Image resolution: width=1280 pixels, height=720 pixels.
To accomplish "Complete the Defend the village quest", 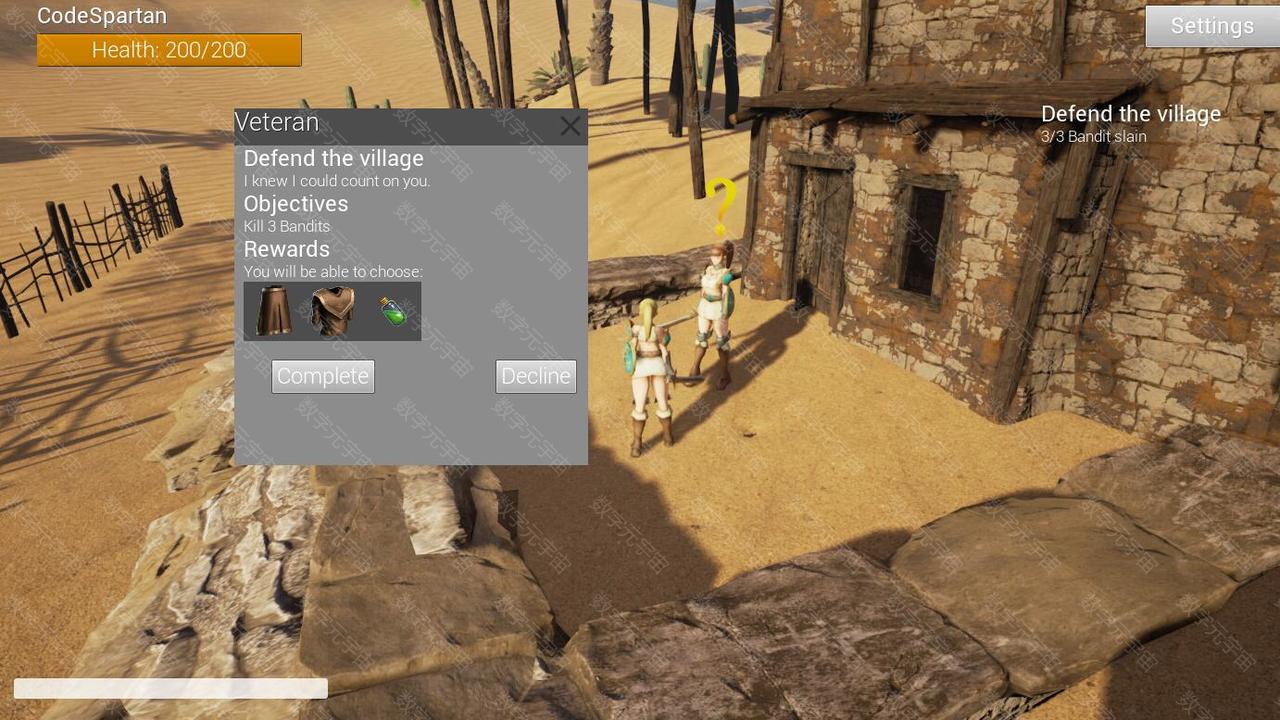I will (323, 376).
